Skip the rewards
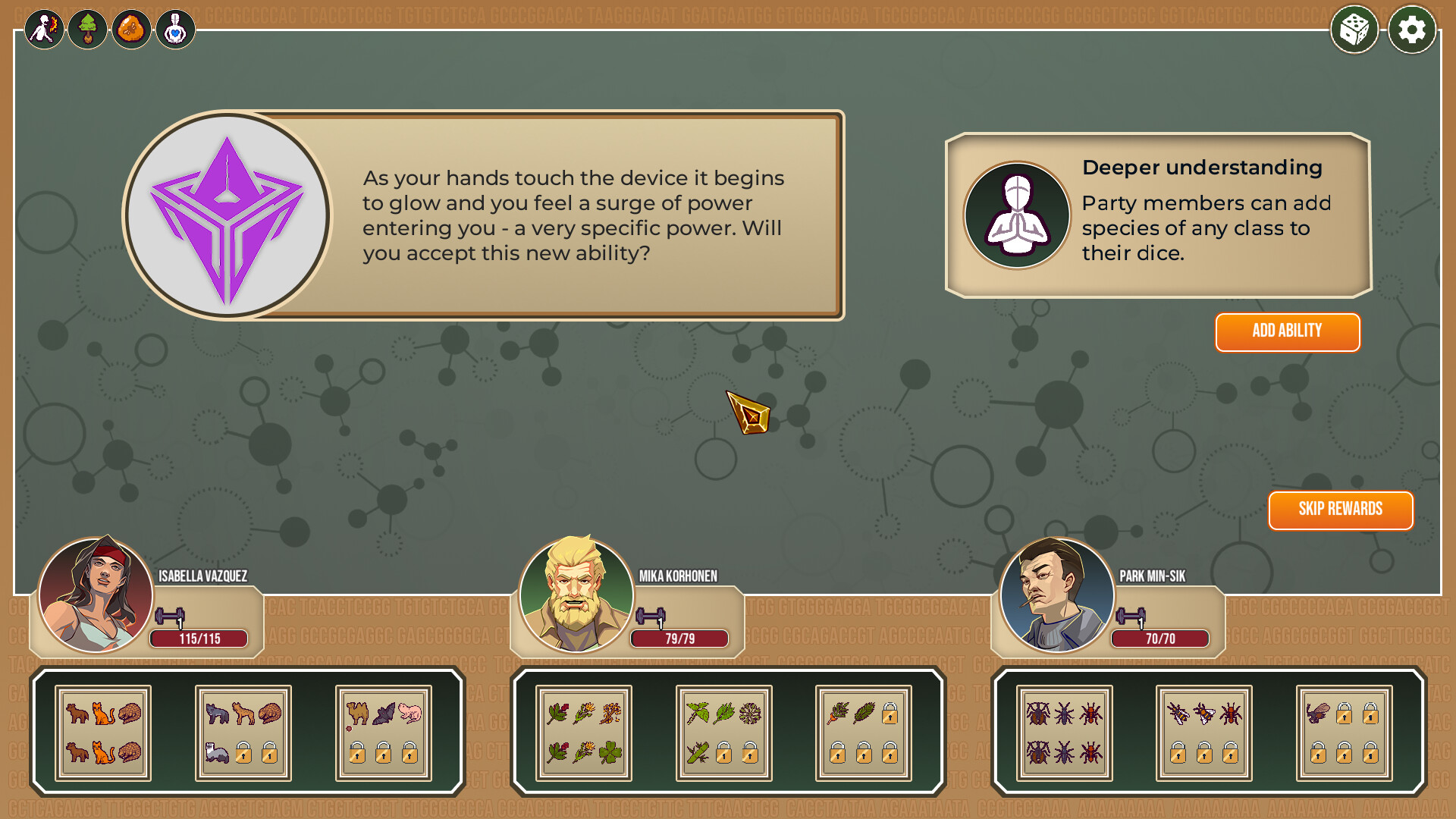The width and height of the screenshot is (1456, 819). pos(1340,510)
